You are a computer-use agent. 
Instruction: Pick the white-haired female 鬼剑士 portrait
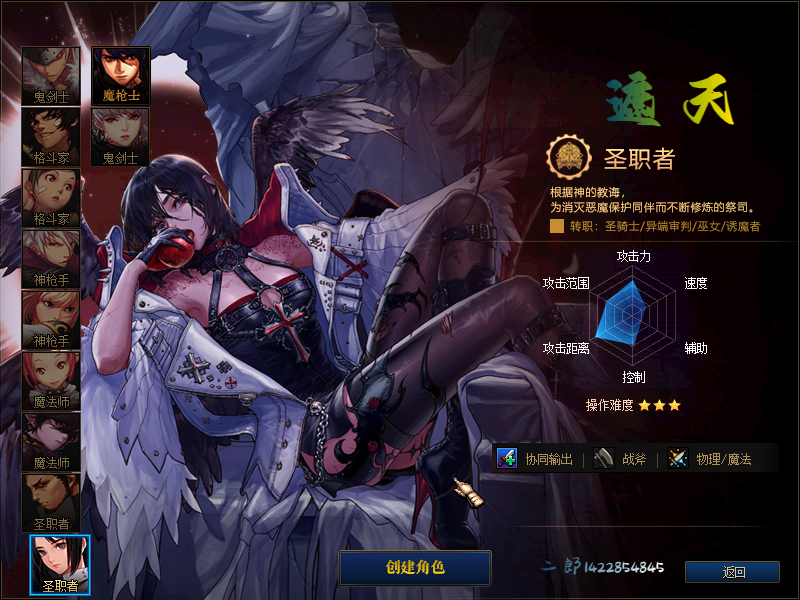(121, 136)
